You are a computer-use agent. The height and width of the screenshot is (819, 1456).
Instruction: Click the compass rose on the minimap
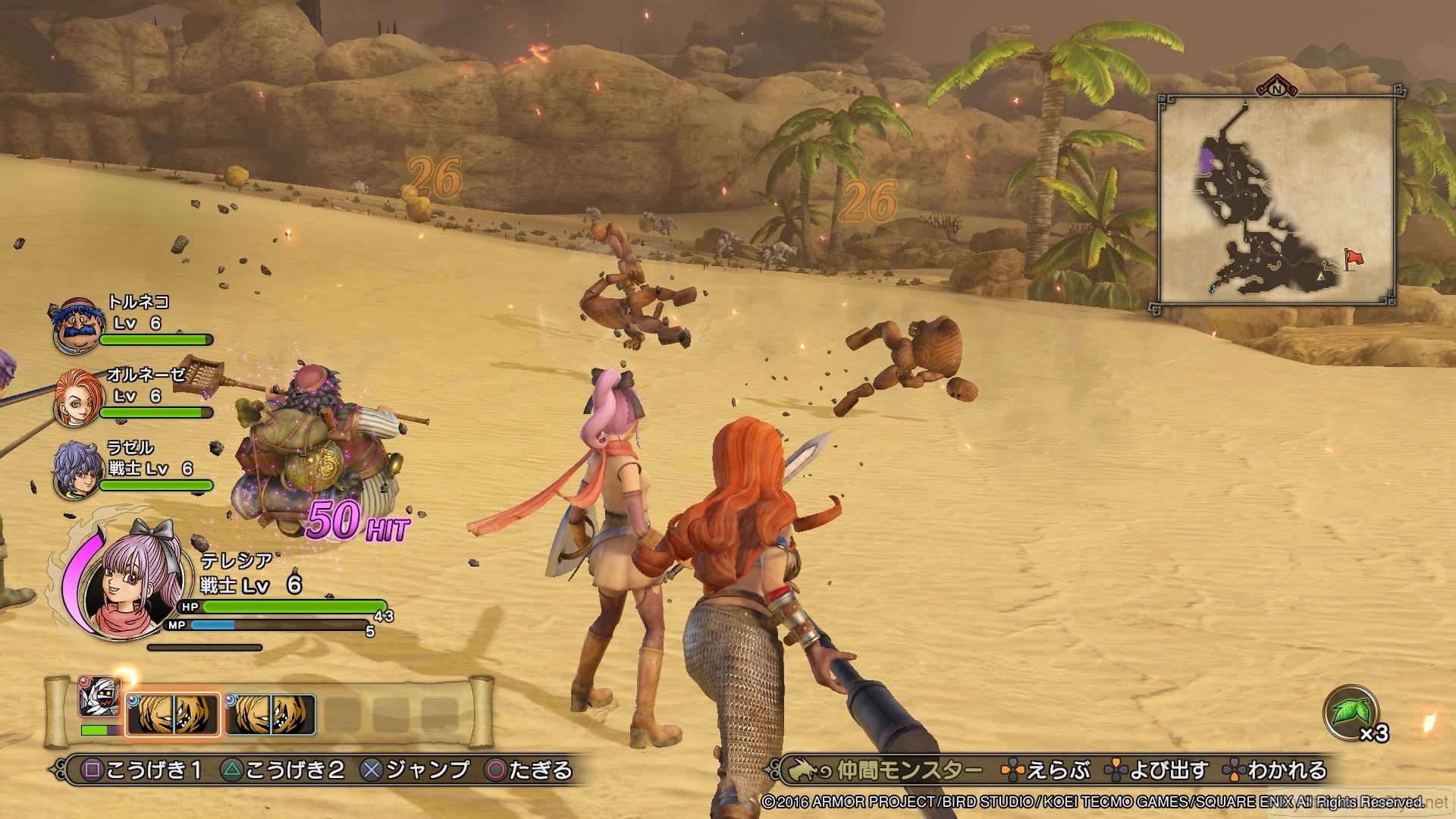tap(1276, 89)
